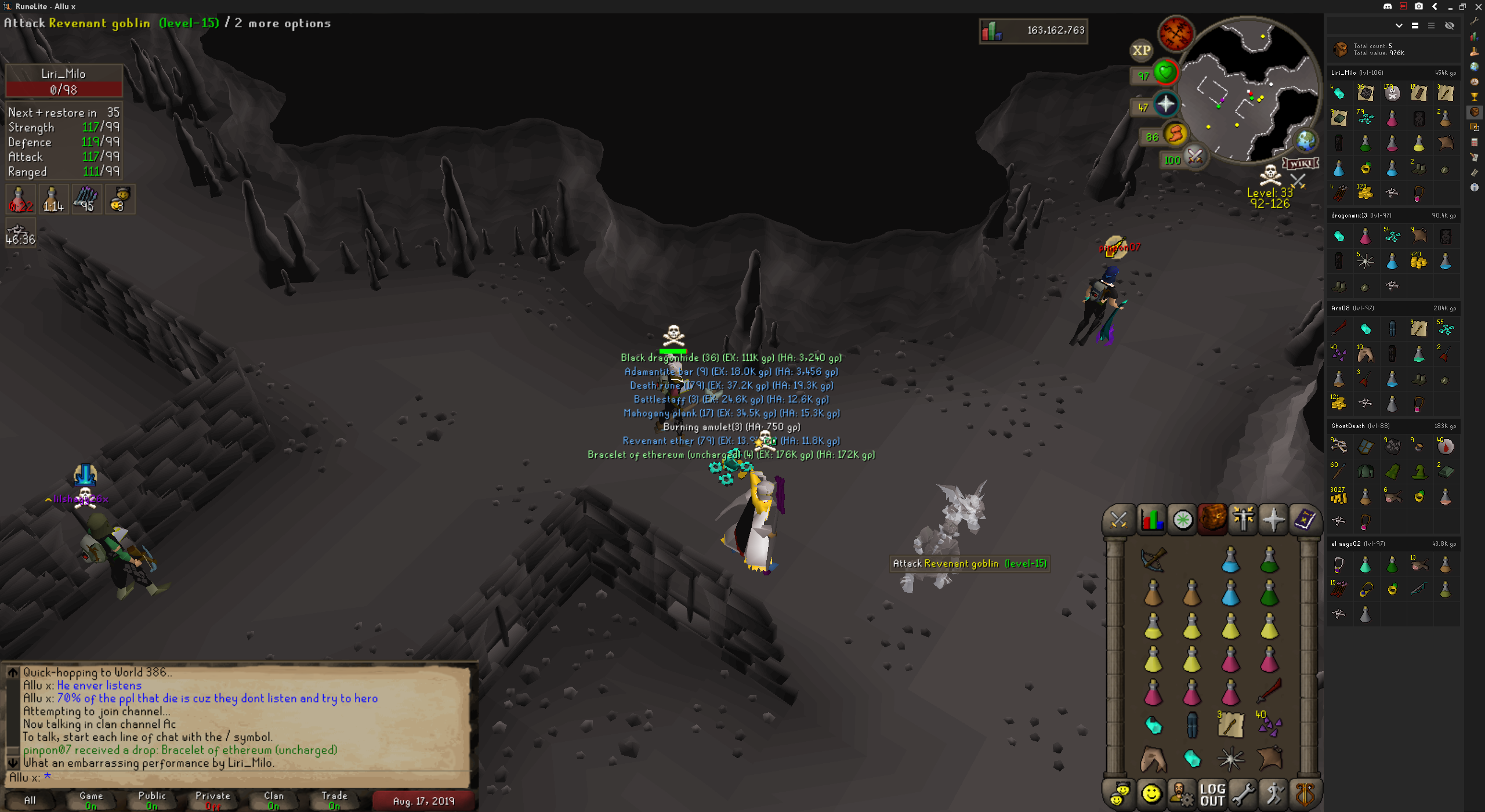Image resolution: width=1485 pixels, height=812 pixels.
Task: Click the Wiki lookup banner
Action: click(1301, 164)
